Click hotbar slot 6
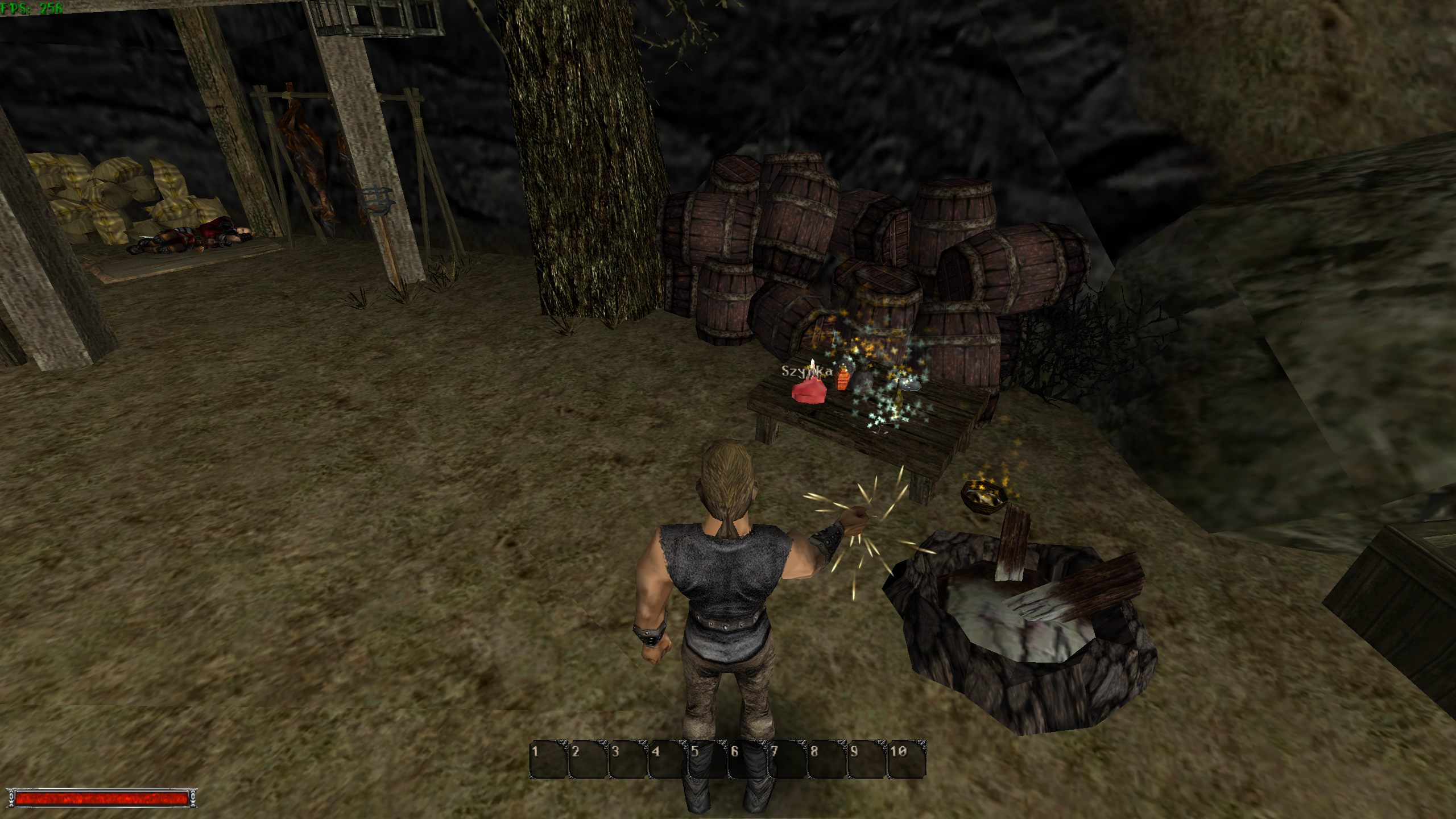 (748, 759)
